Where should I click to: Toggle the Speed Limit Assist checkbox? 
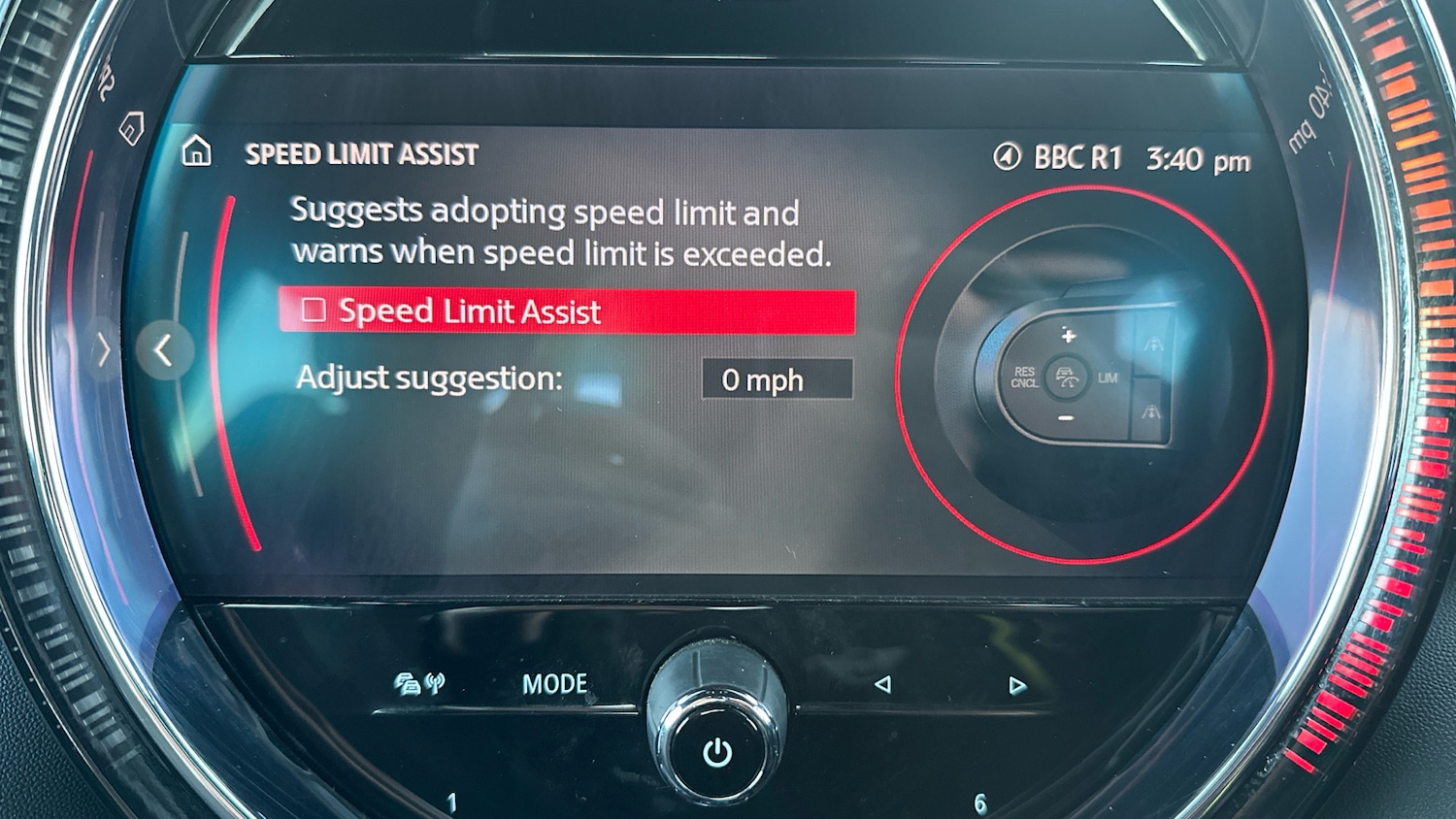pyautogui.click(x=314, y=311)
